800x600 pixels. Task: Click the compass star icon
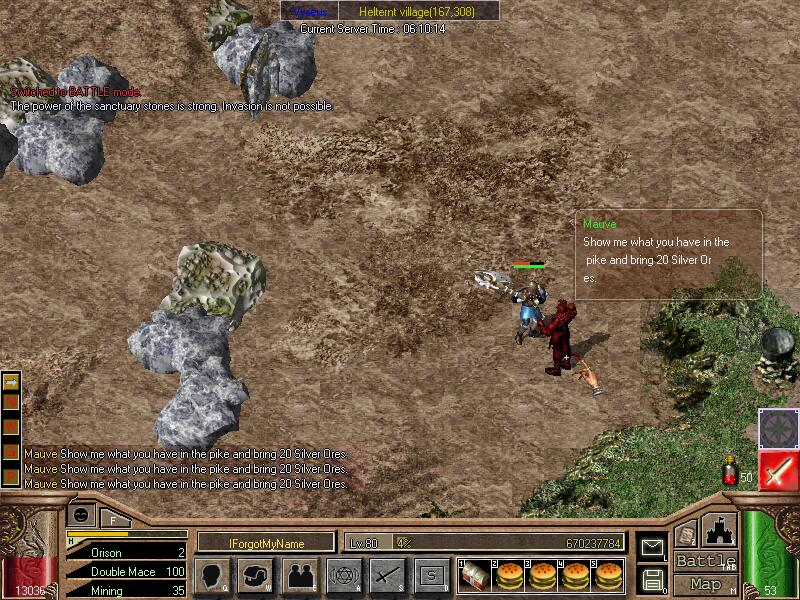point(777,427)
